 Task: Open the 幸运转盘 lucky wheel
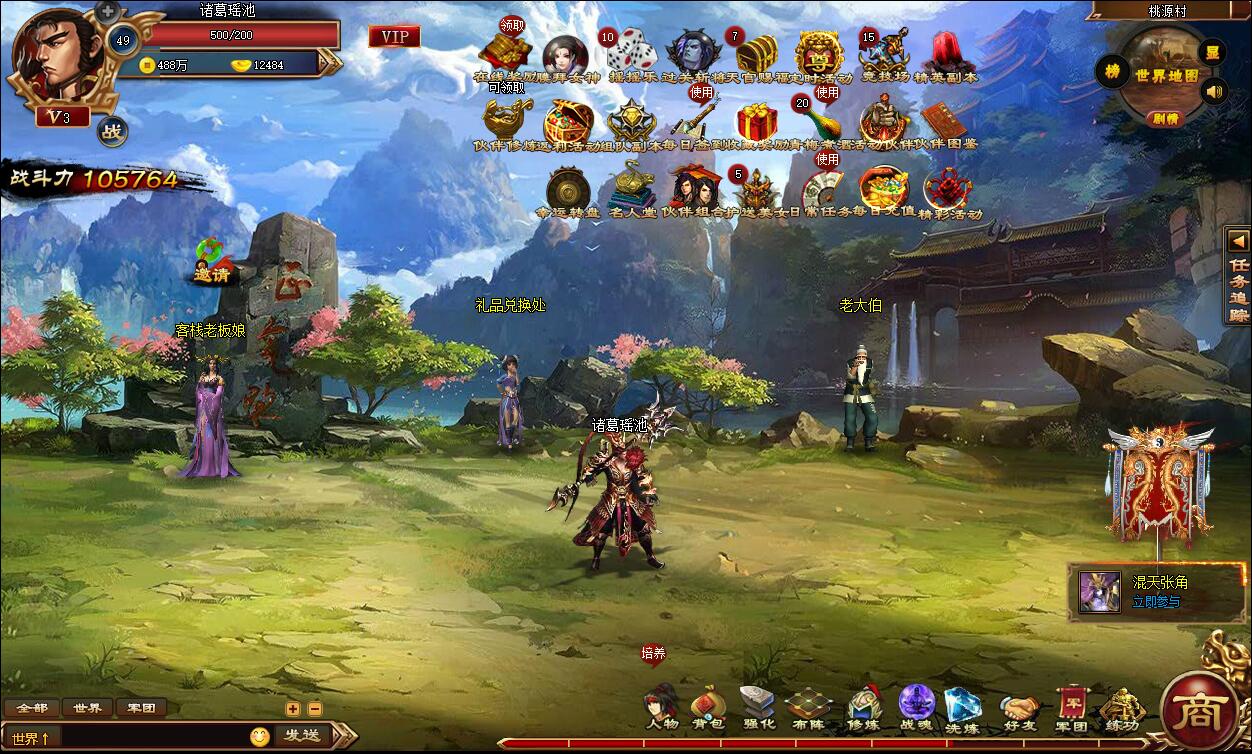[x=566, y=190]
